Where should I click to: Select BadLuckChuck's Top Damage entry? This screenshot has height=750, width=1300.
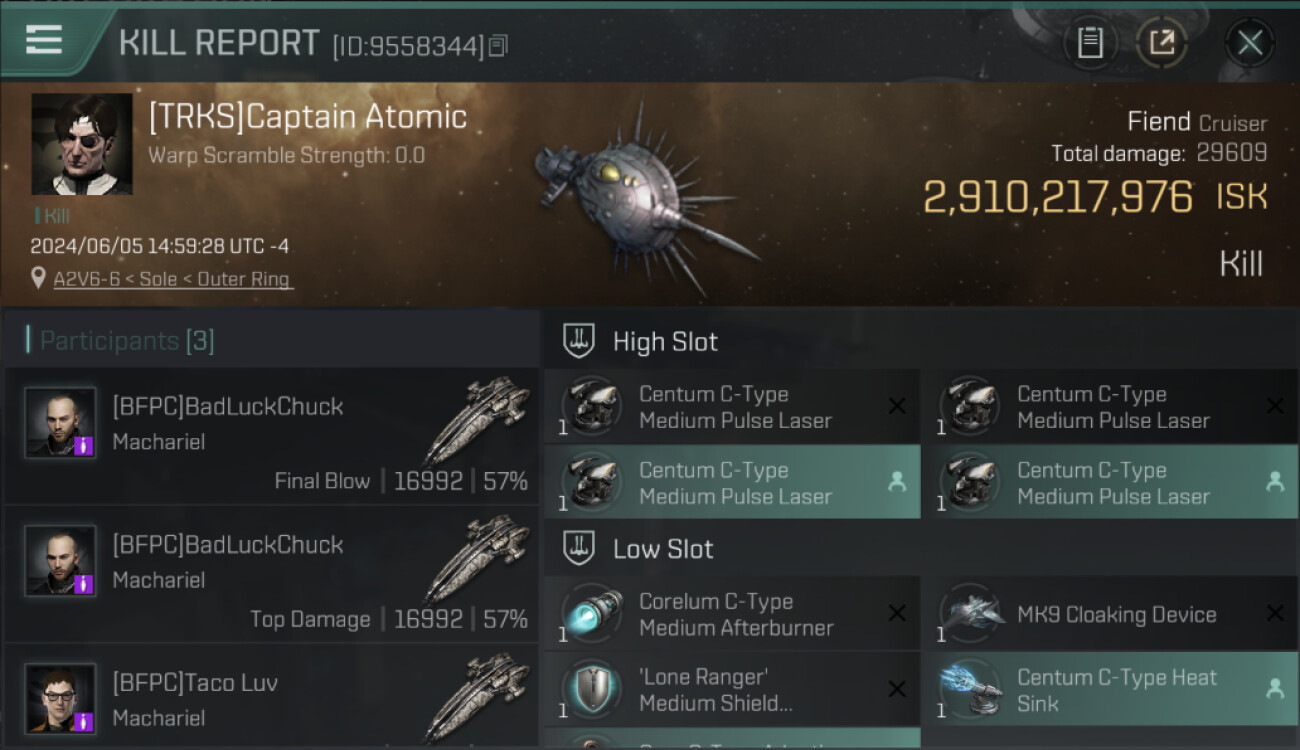pos(272,575)
